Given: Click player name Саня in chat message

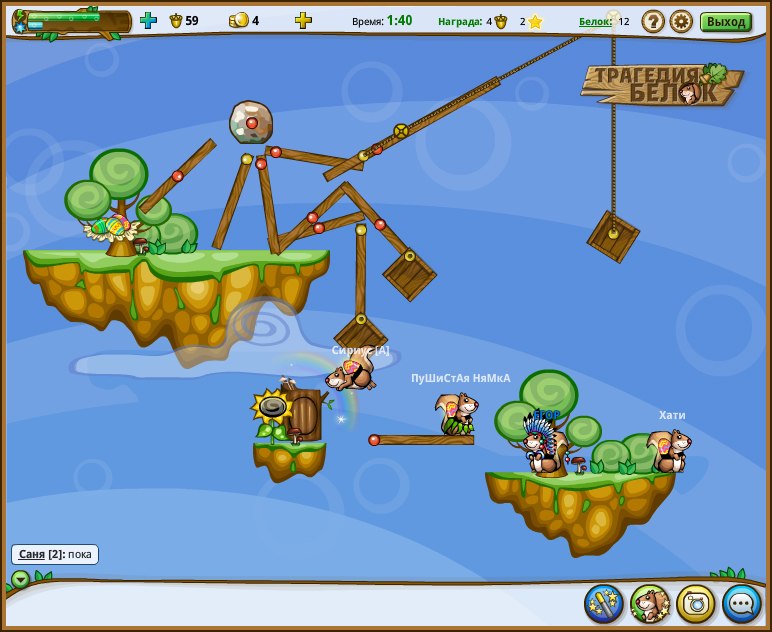Looking at the screenshot, I should (x=32, y=554).
